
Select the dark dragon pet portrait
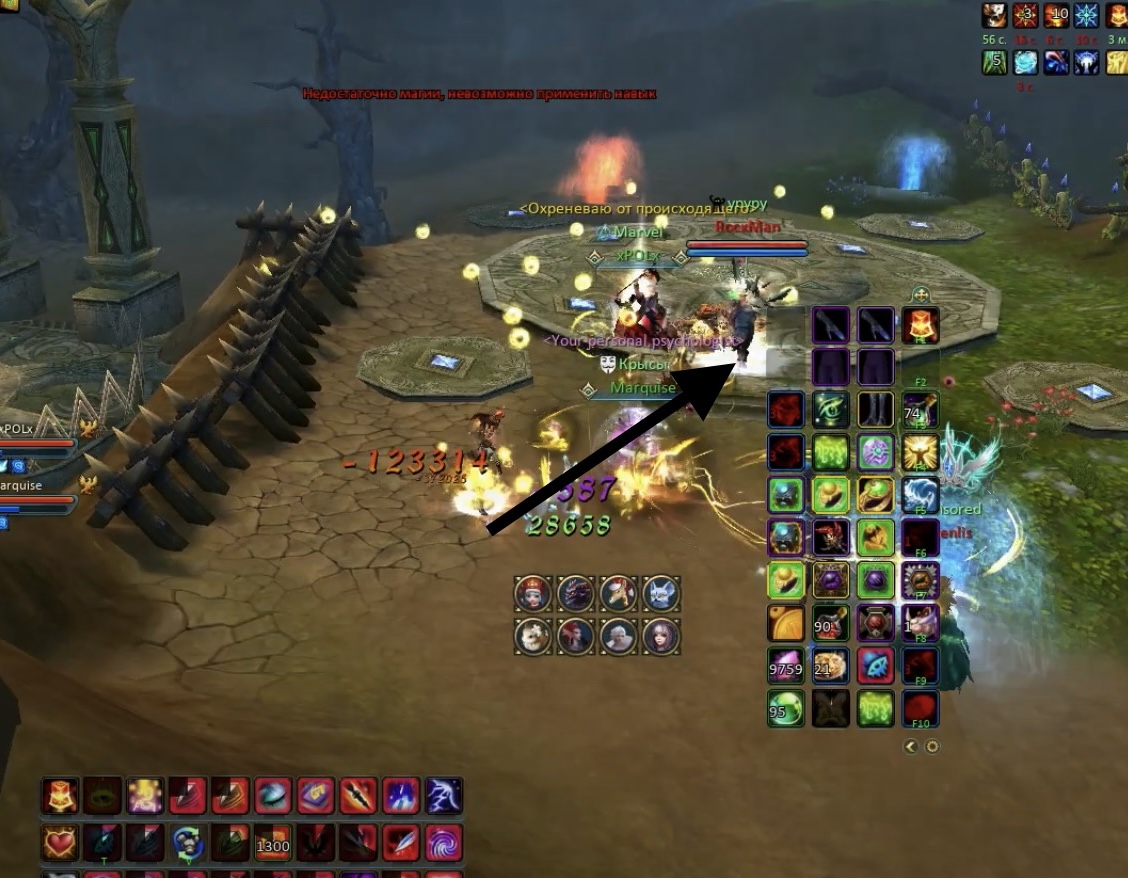tap(575, 593)
